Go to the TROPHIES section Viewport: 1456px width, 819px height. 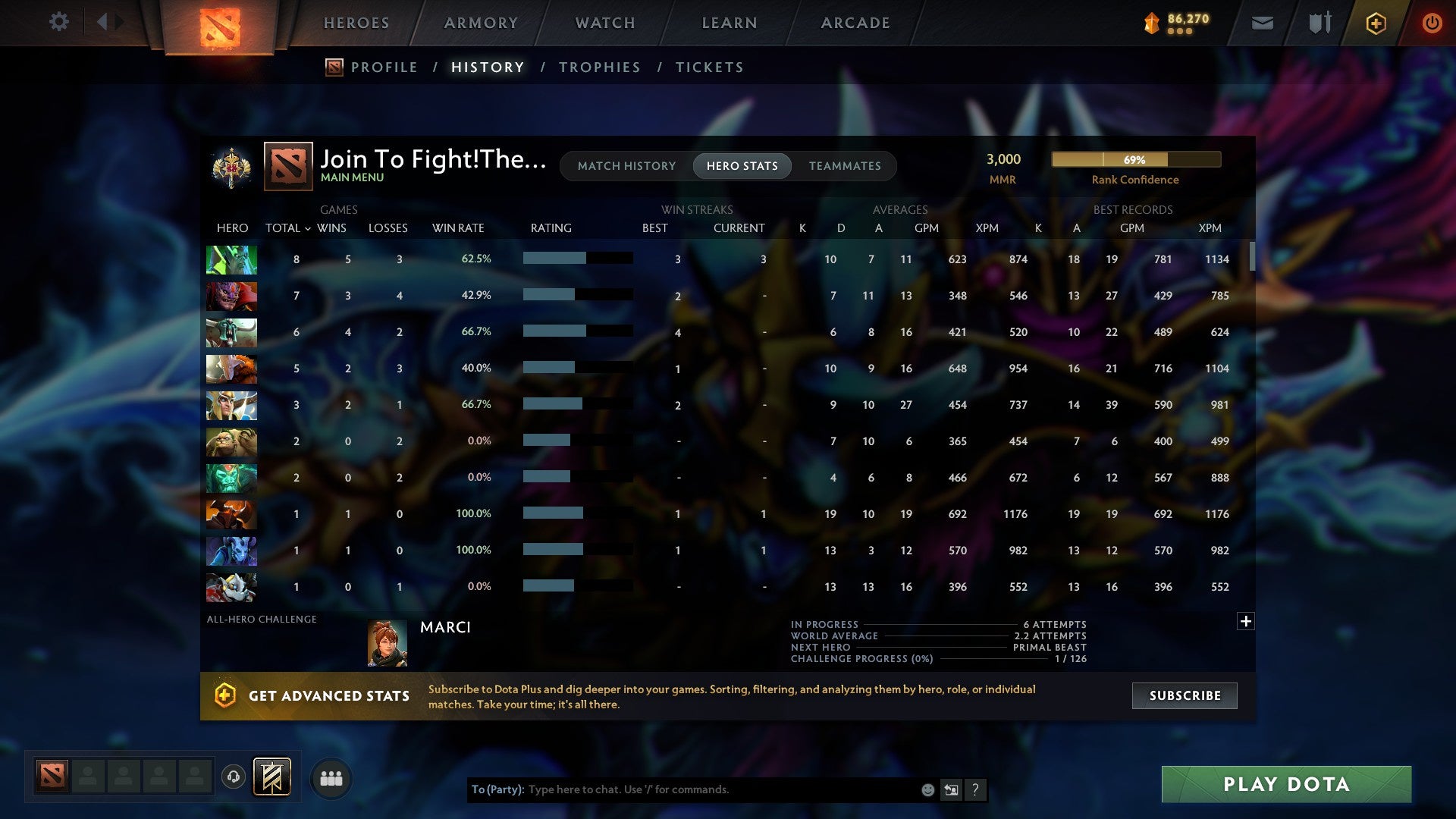tap(599, 67)
